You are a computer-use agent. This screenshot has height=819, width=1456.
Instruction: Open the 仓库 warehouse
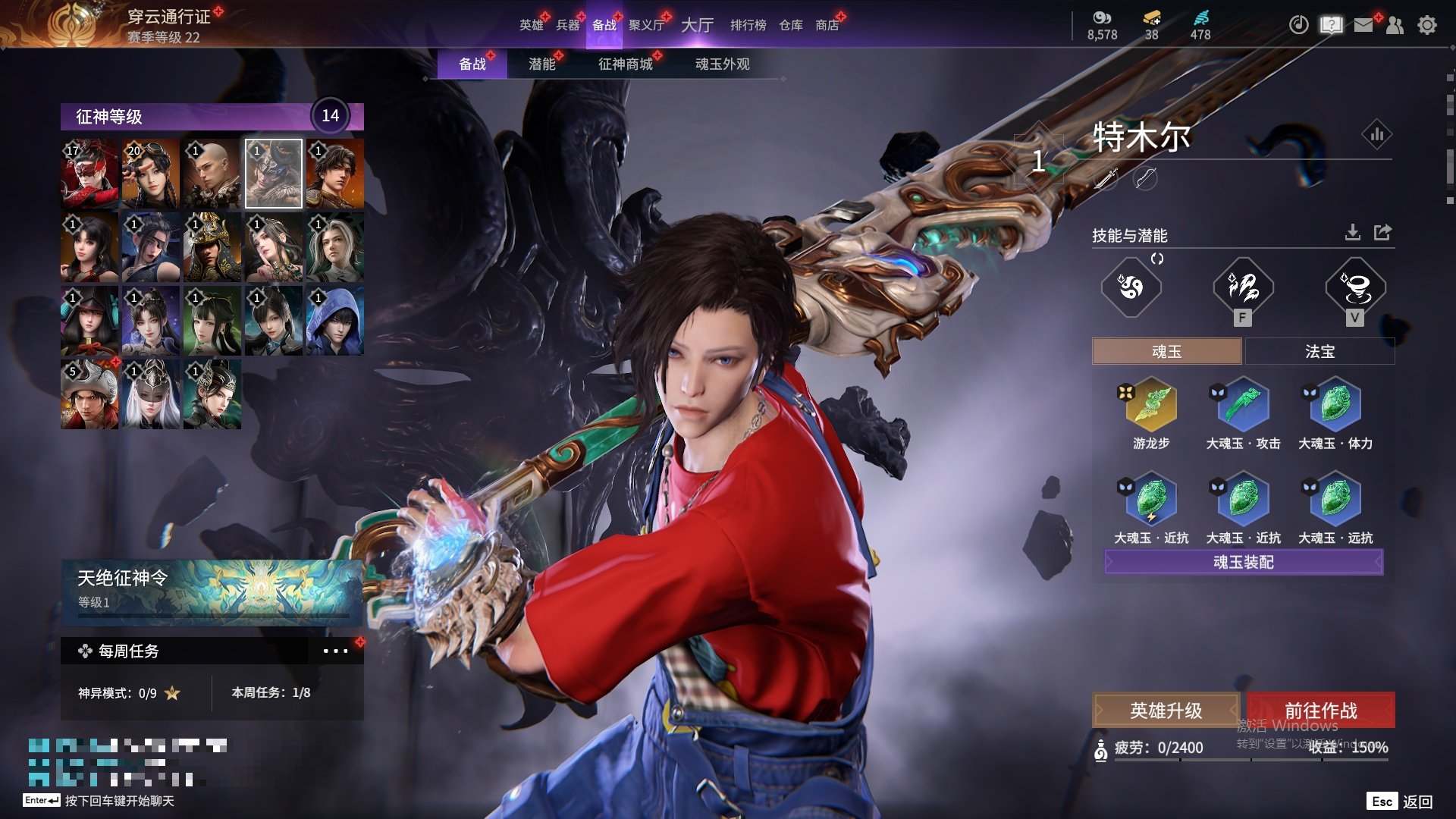tap(790, 25)
